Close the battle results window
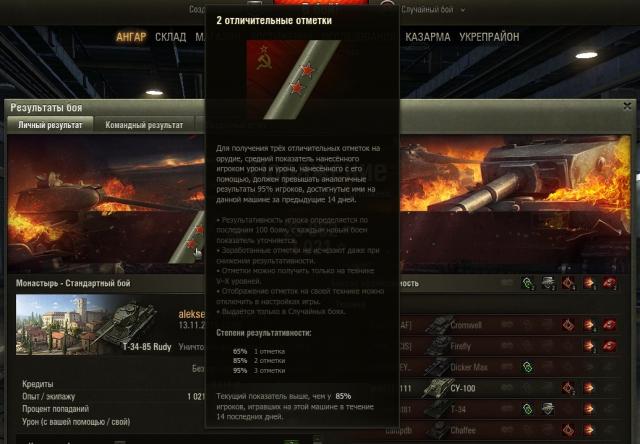Screen dimensions: 640x444 tap(627, 106)
